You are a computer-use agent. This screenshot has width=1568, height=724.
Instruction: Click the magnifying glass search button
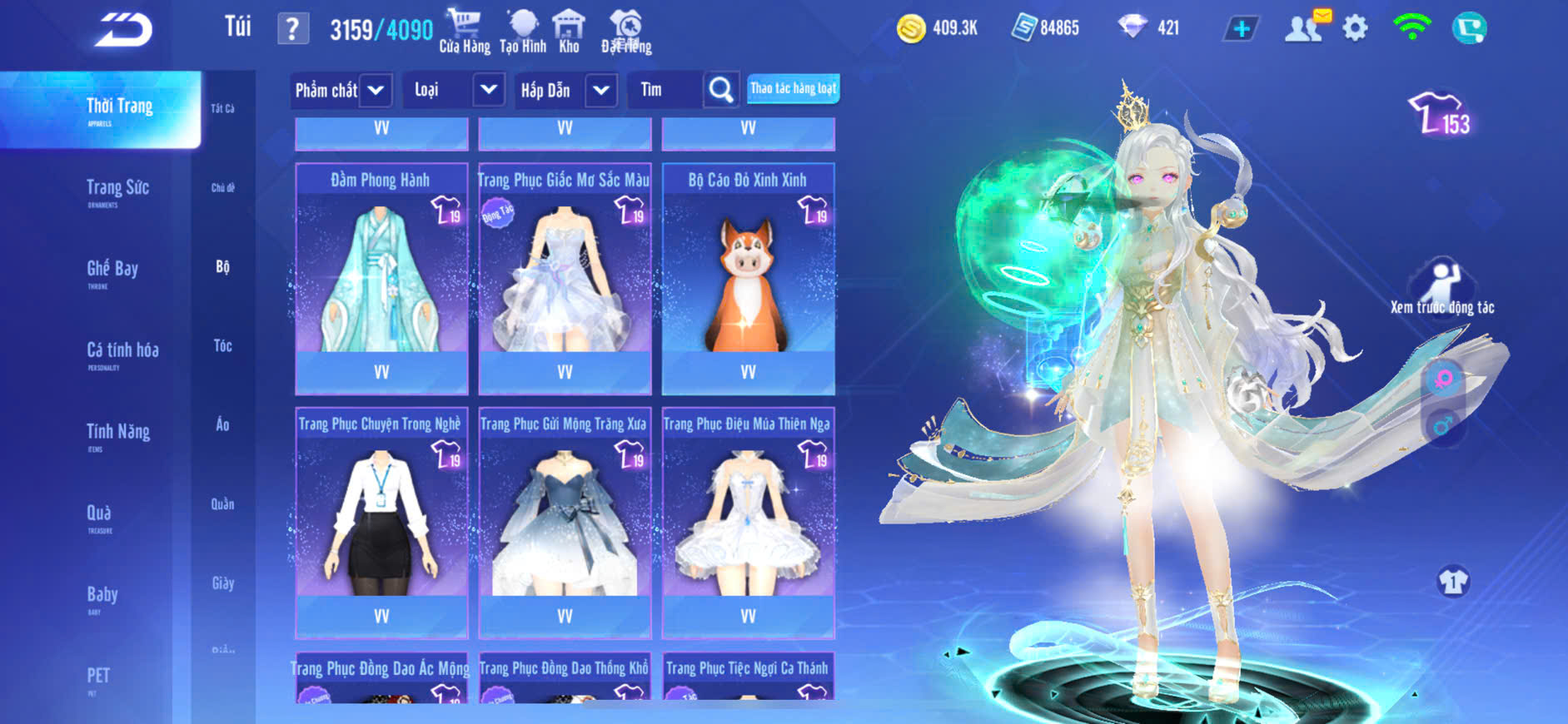721,90
